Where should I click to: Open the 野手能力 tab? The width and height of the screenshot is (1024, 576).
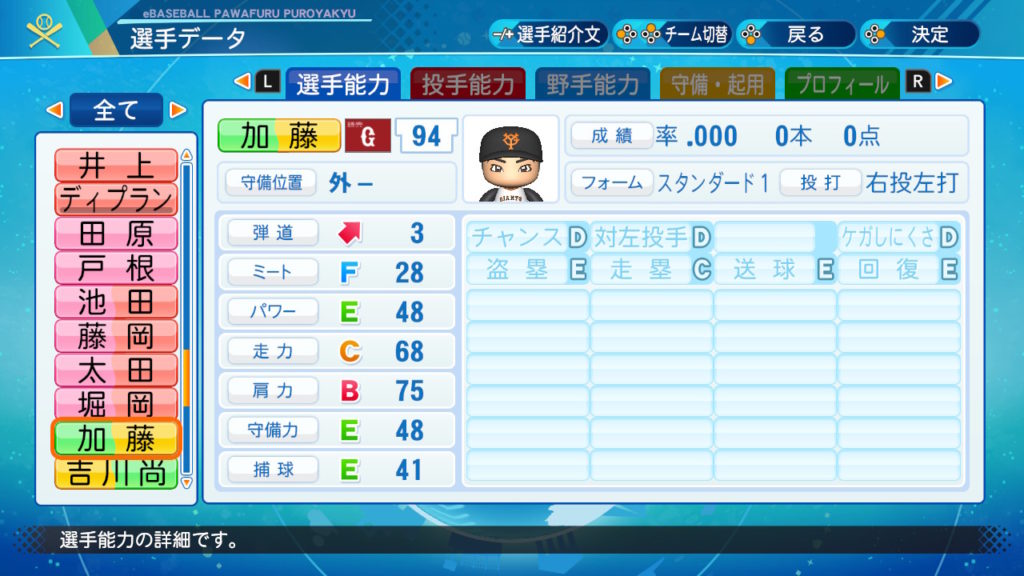593,84
